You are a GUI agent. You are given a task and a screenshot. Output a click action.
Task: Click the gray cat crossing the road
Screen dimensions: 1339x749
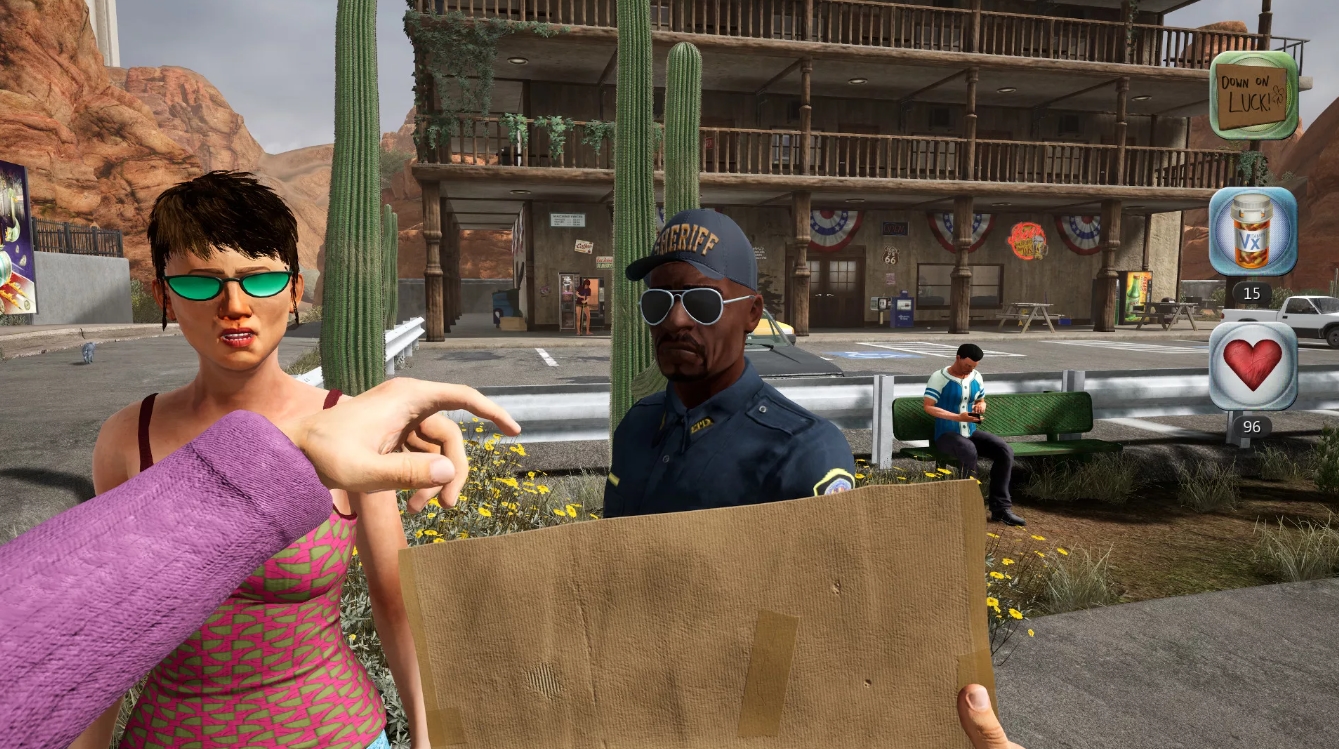point(90,352)
